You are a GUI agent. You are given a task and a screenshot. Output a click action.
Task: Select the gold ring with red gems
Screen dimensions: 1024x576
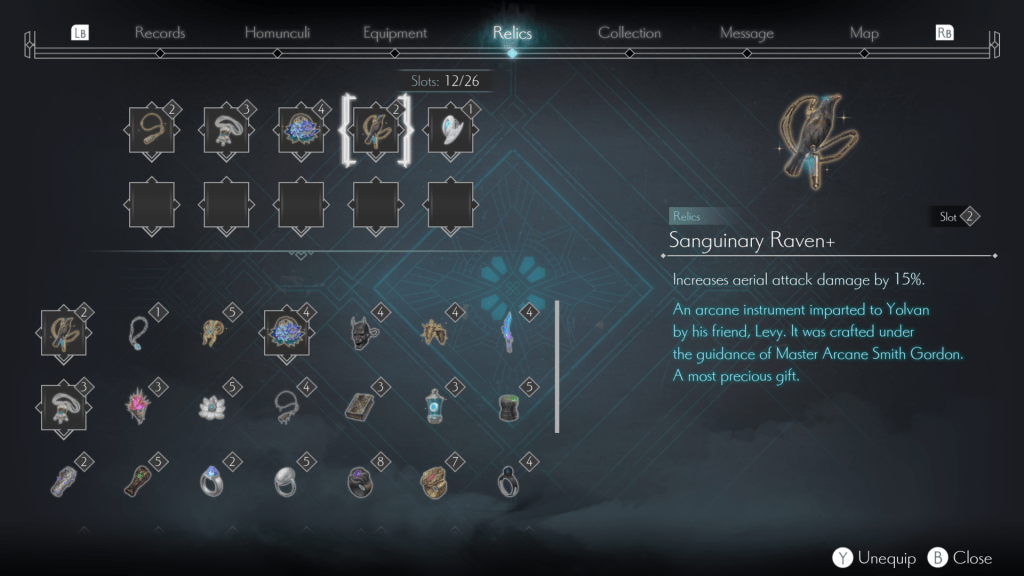(x=434, y=481)
